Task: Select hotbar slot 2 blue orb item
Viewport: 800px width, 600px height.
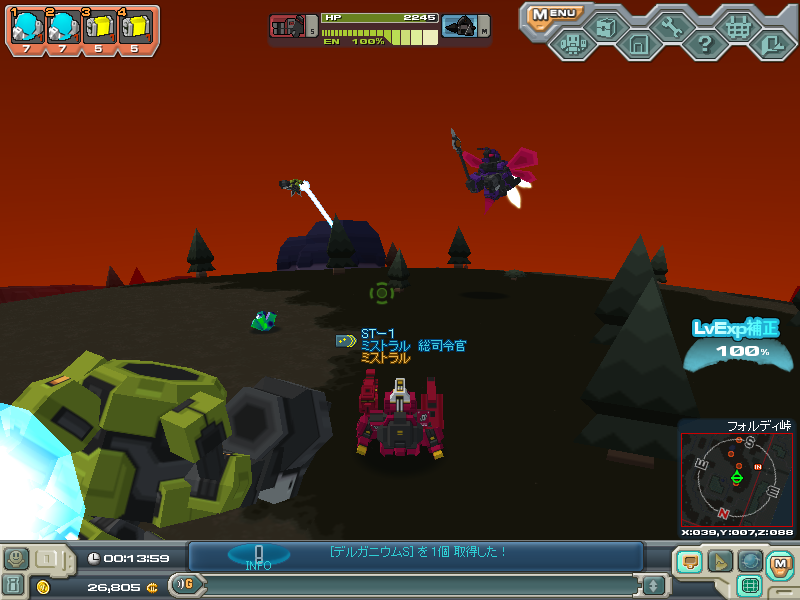Action: point(61,25)
